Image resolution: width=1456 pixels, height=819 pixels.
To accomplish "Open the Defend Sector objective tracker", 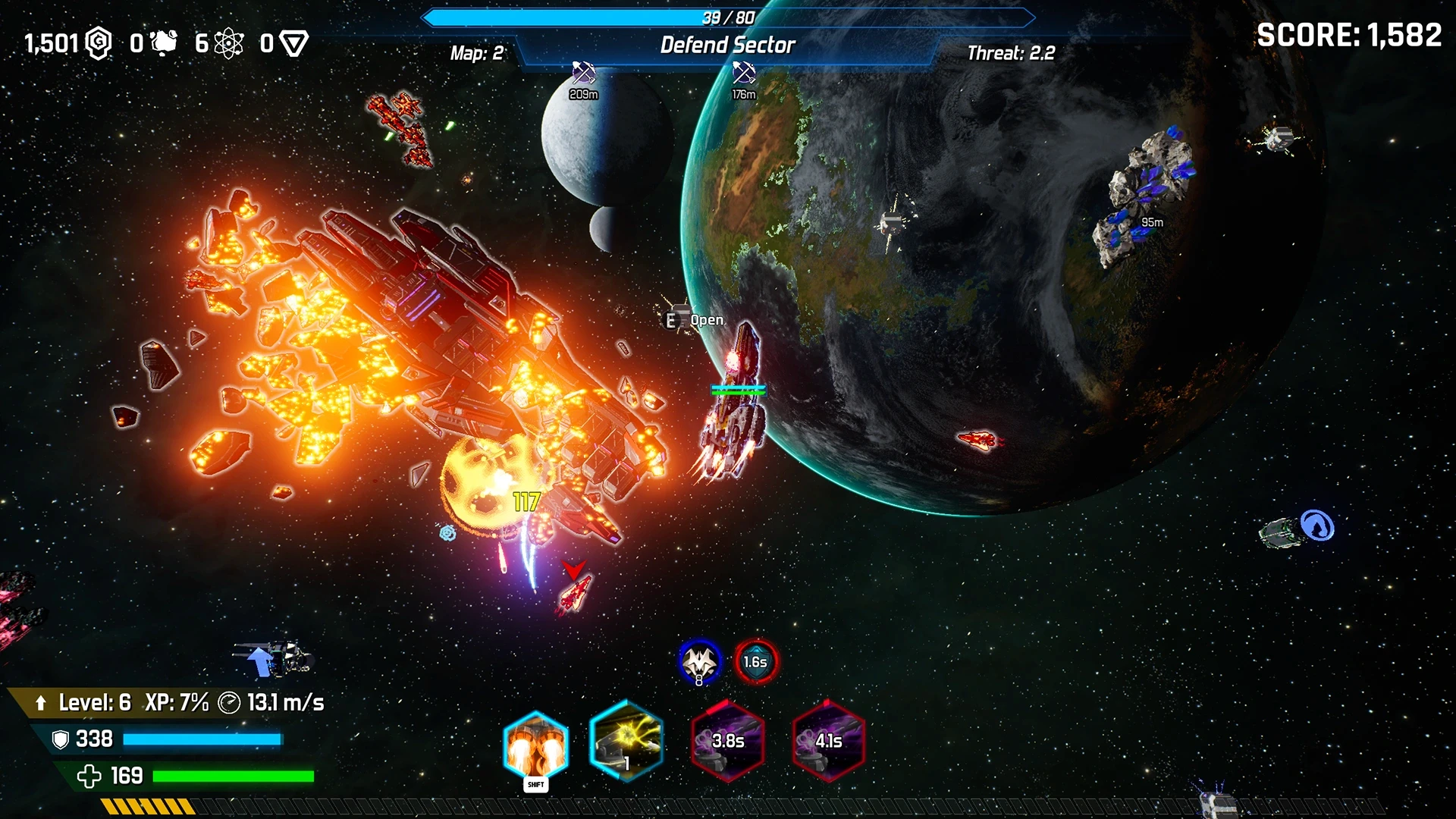I will pos(727,45).
